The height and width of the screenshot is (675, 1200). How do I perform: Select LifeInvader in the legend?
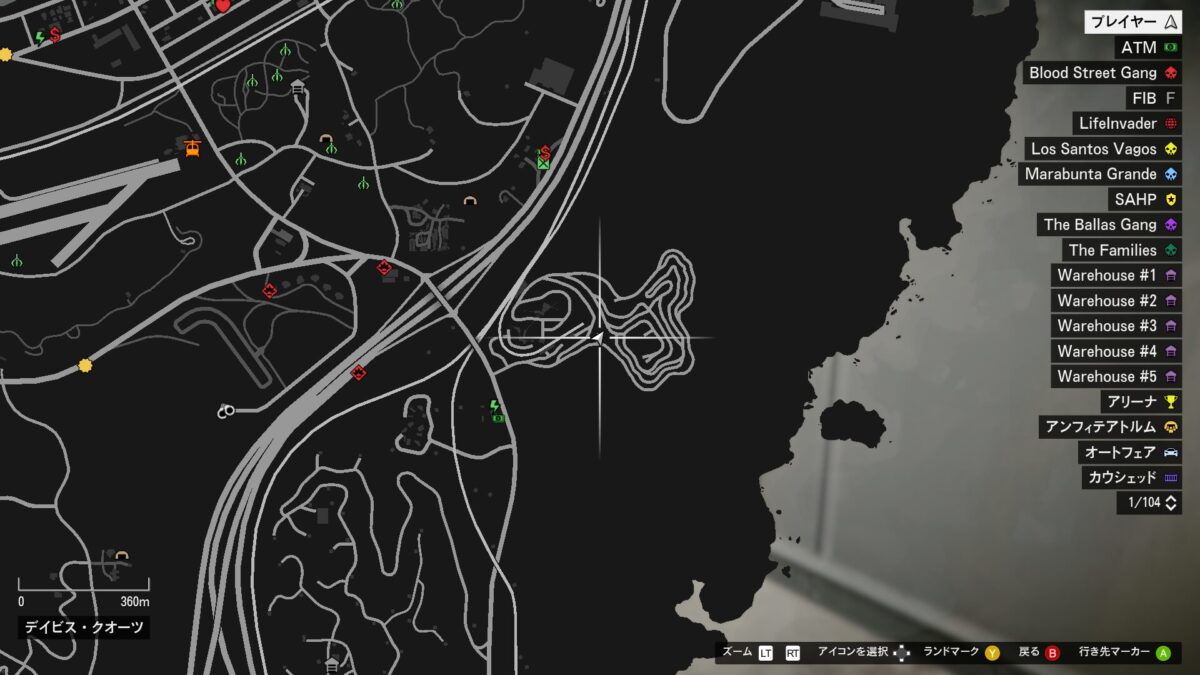click(x=1126, y=124)
